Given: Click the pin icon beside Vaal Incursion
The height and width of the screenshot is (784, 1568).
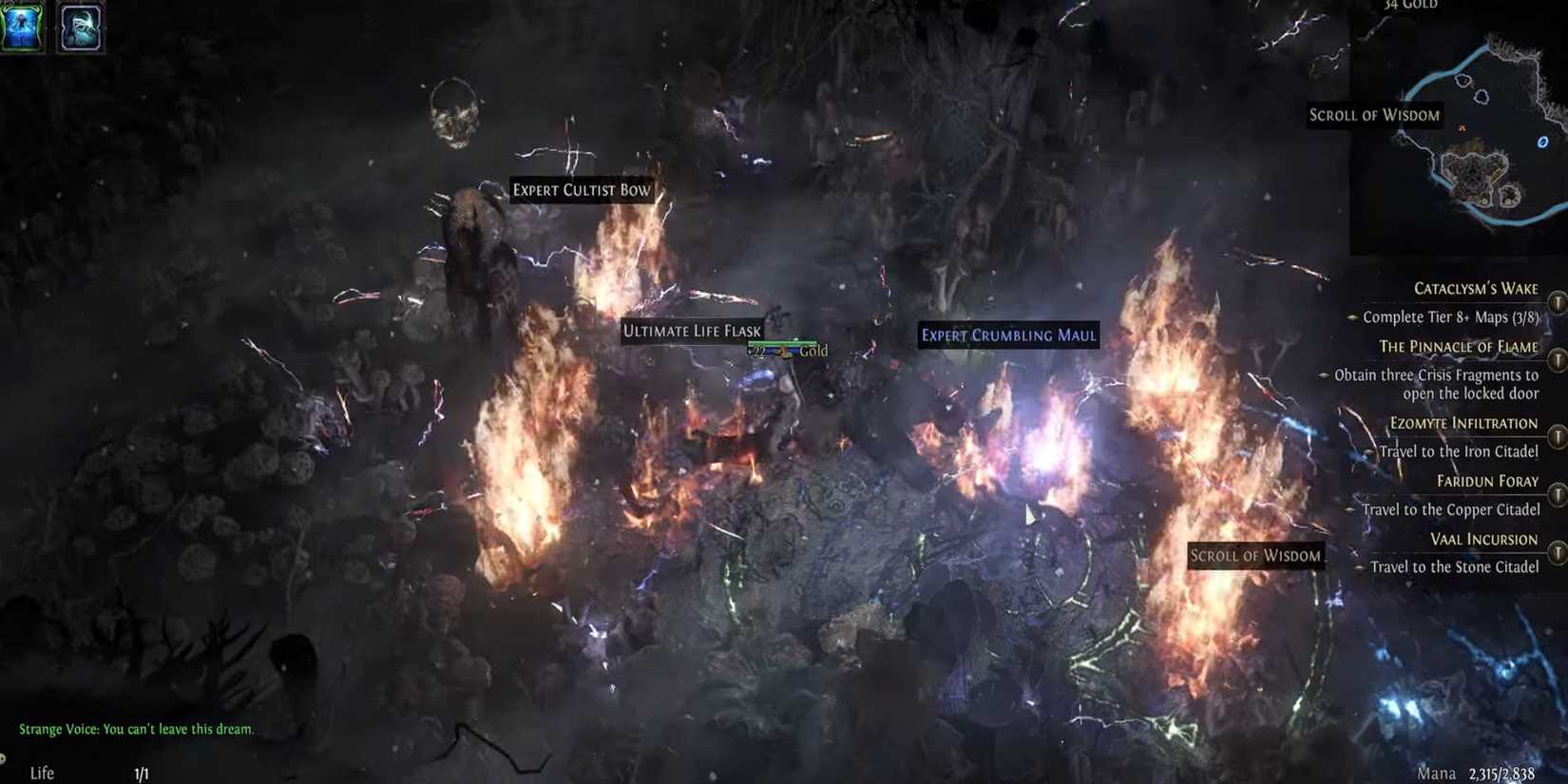Looking at the screenshot, I should coord(1558,553).
